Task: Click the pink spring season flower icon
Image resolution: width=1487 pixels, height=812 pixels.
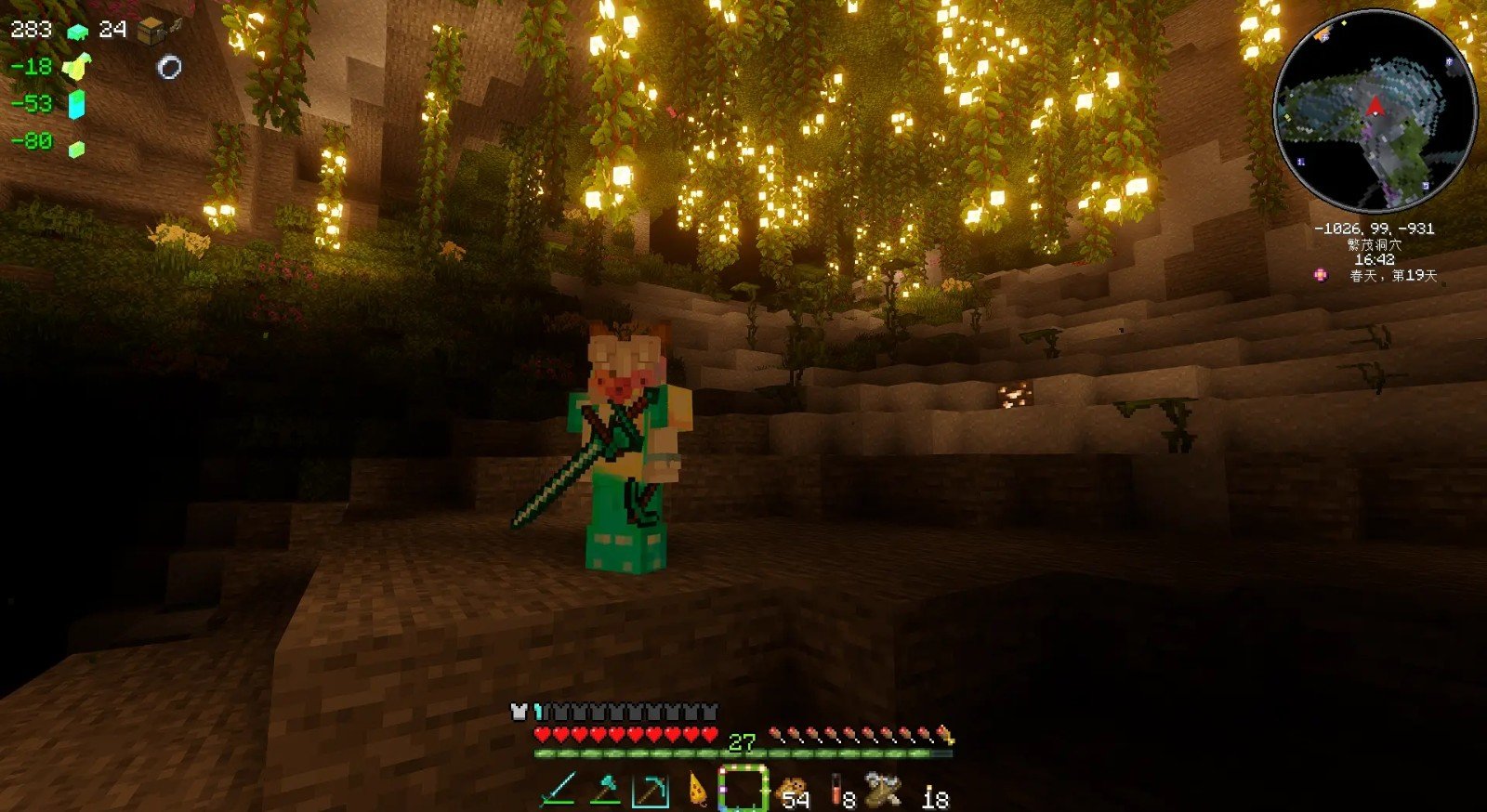Action: [1321, 275]
